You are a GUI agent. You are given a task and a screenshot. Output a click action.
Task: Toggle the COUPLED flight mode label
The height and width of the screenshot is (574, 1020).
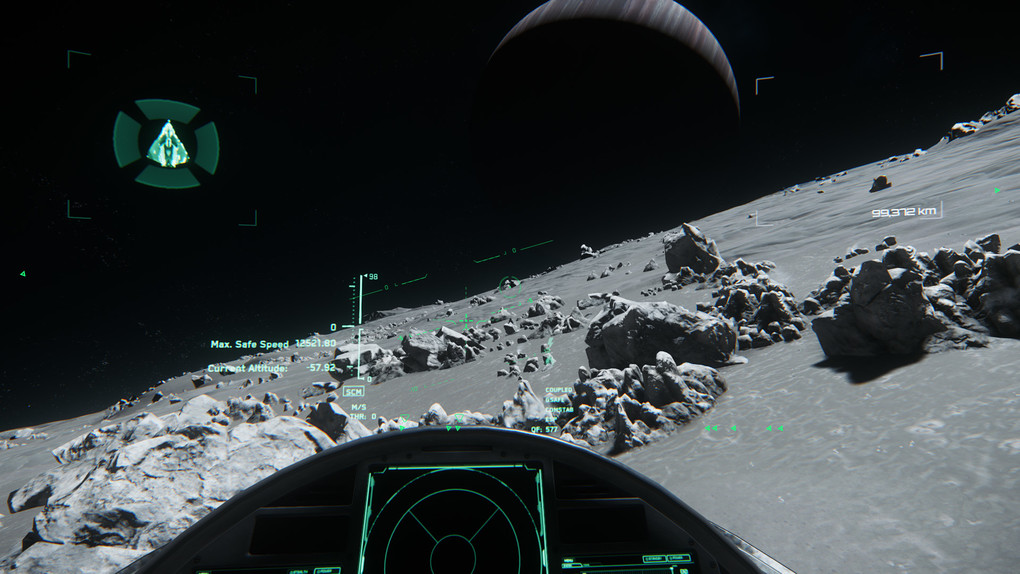[559, 390]
